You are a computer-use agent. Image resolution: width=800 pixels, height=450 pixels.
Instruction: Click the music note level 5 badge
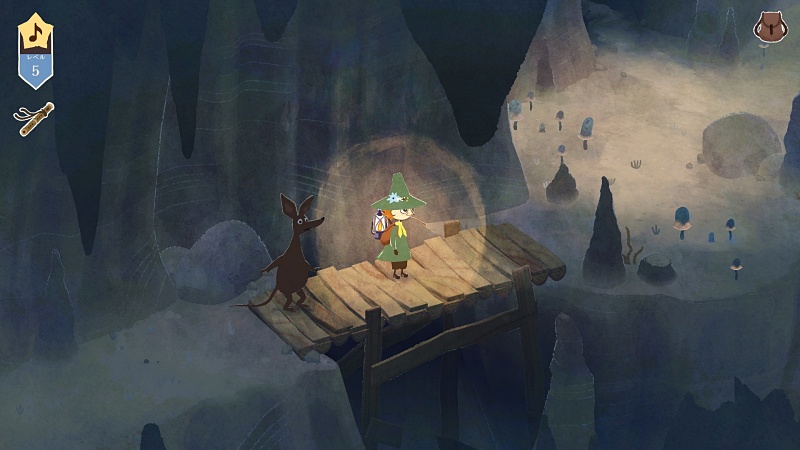click(x=36, y=51)
